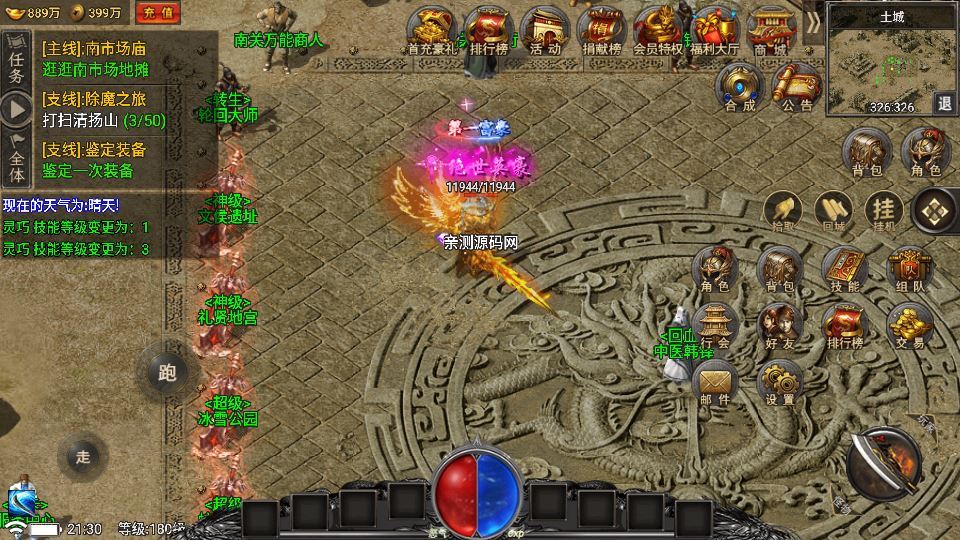The image size is (960, 540).
Task: Open the 合成 synthesis menu
Action: pyautogui.click(x=740, y=86)
